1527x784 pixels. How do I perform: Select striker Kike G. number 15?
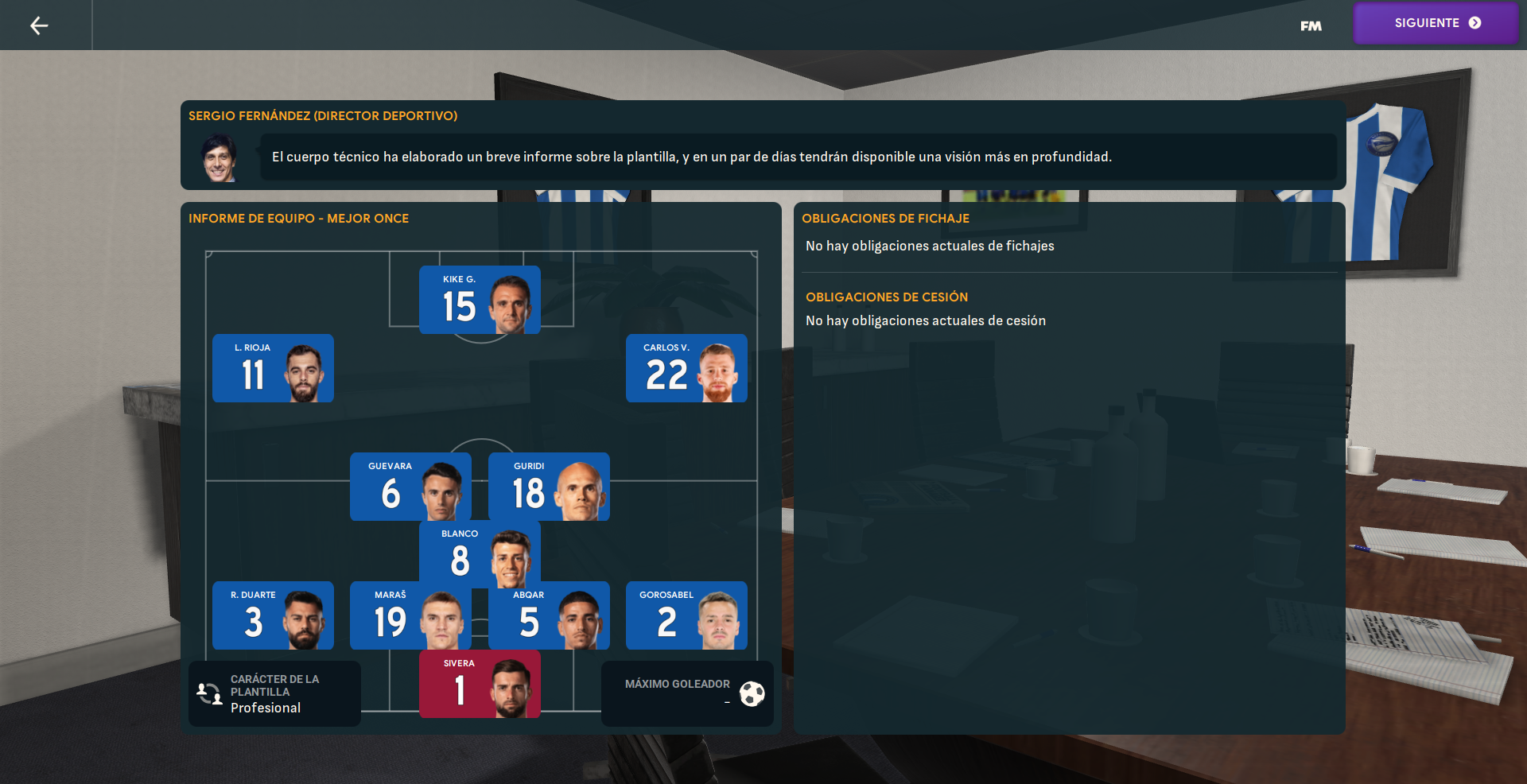coord(480,300)
